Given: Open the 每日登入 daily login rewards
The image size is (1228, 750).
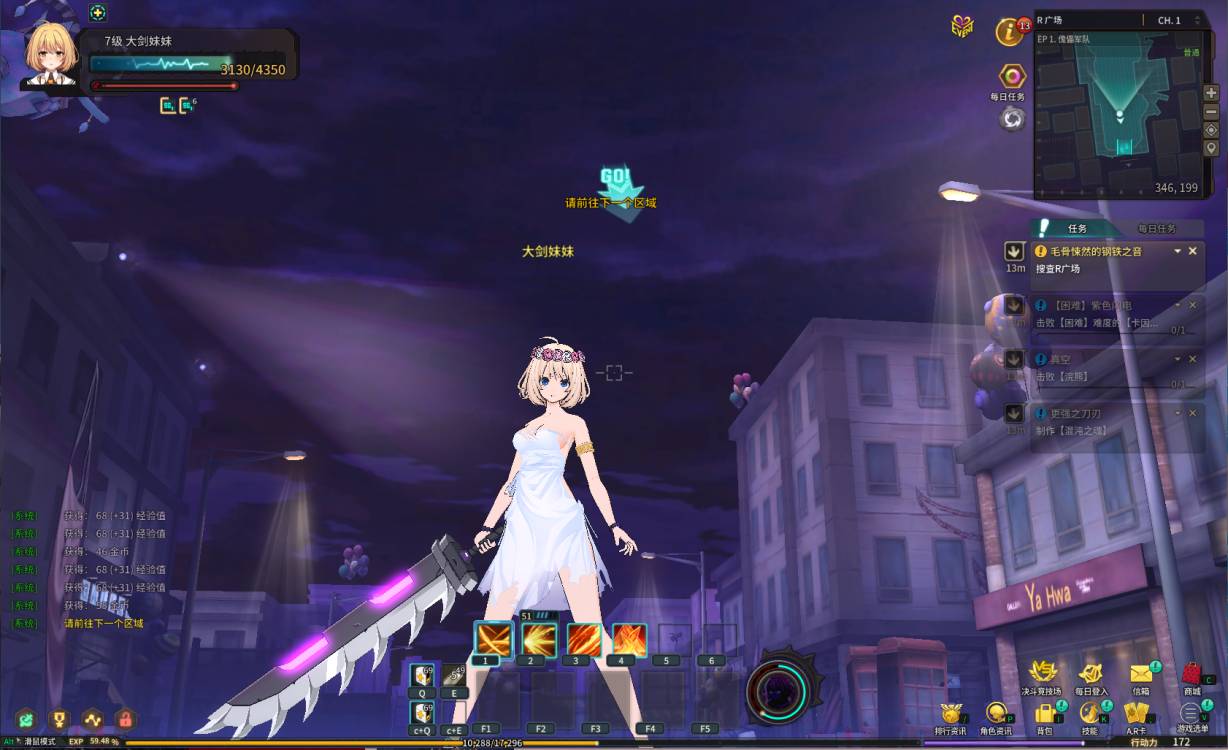Looking at the screenshot, I should click(x=1090, y=673).
